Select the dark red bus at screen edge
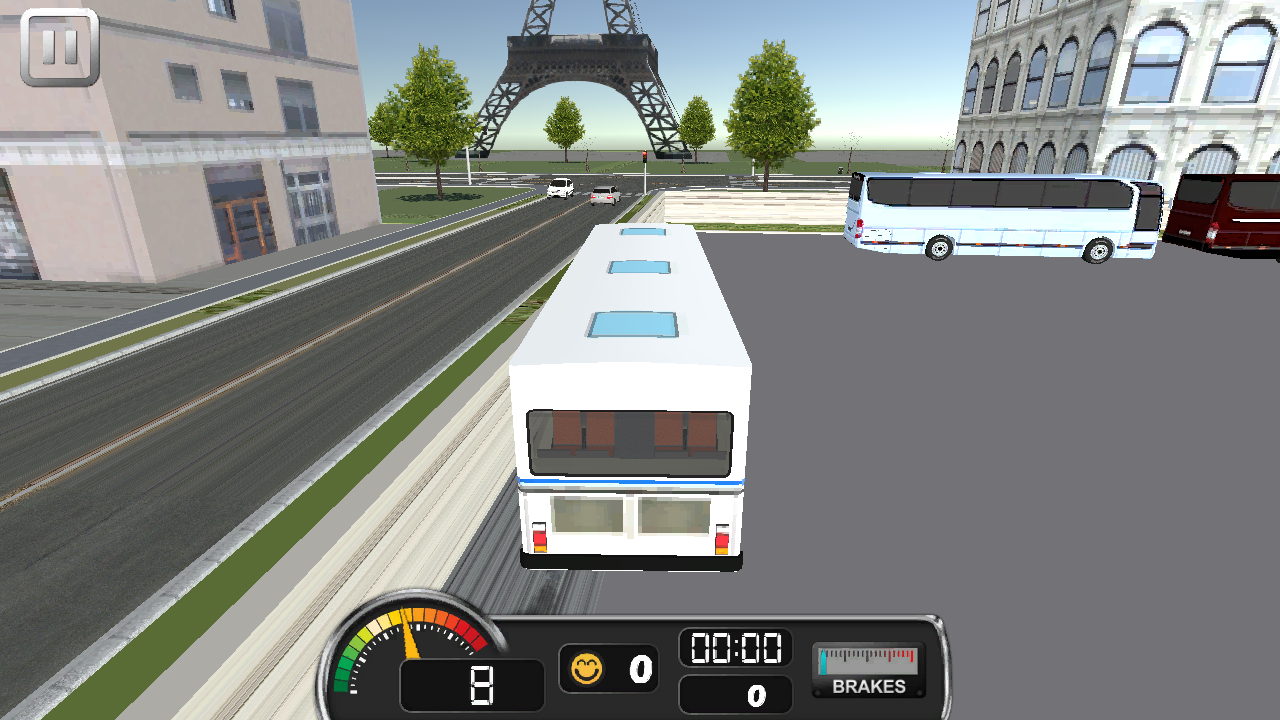 pyautogui.click(x=1230, y=210)
